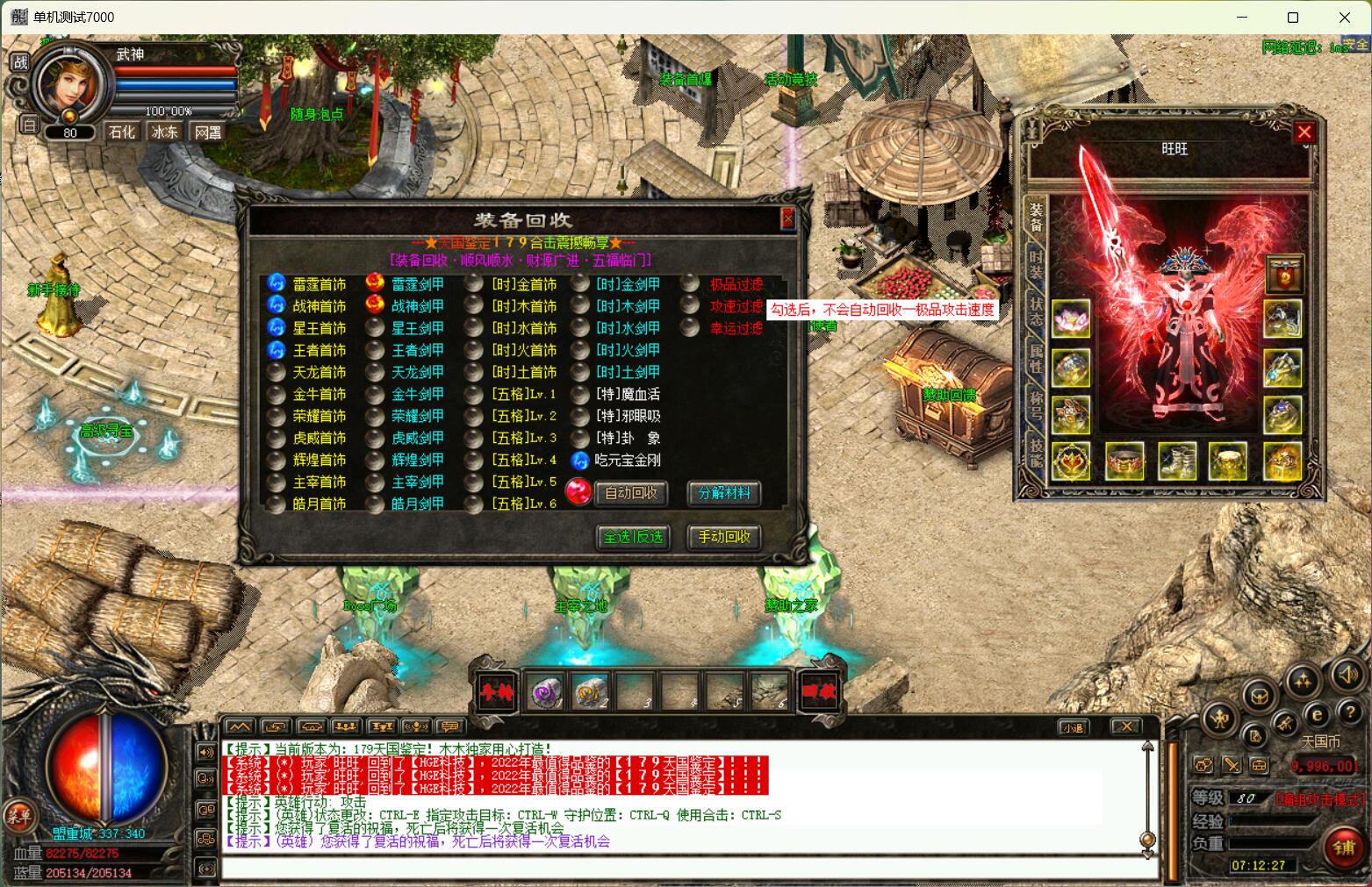The image size is (1372, 887).
Task: Click the 手动回收 manual recycle button
Action: [724, 537]
